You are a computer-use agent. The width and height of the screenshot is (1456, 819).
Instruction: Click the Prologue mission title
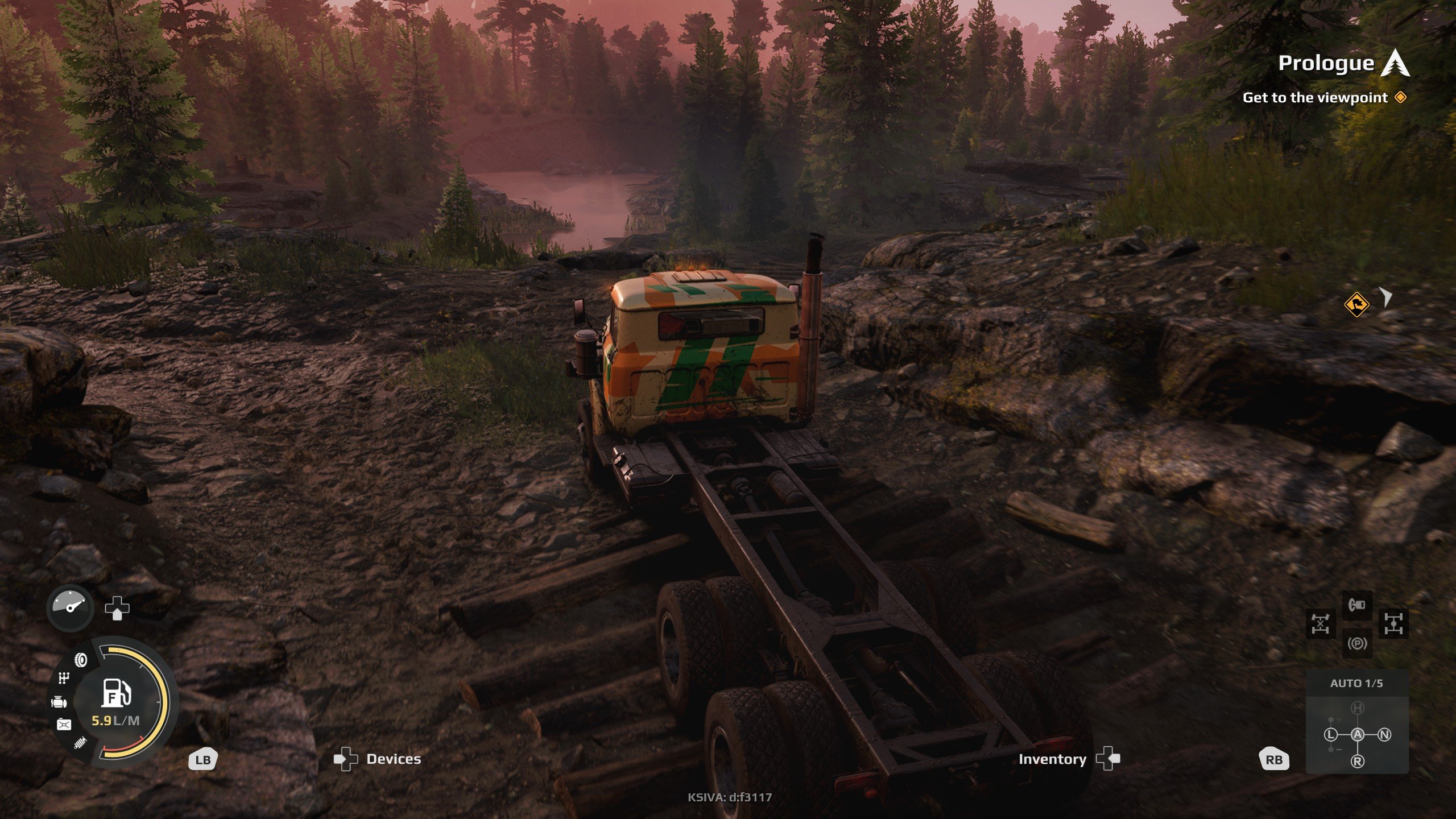(1326, 63)
